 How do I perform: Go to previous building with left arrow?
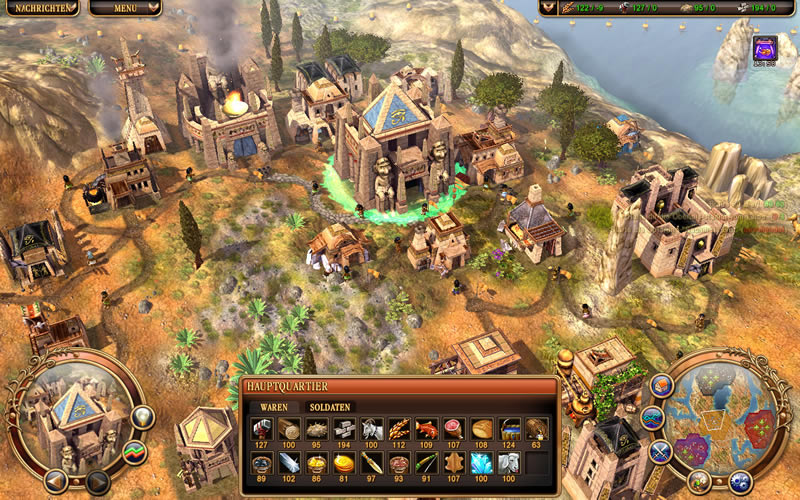(57, 482)
